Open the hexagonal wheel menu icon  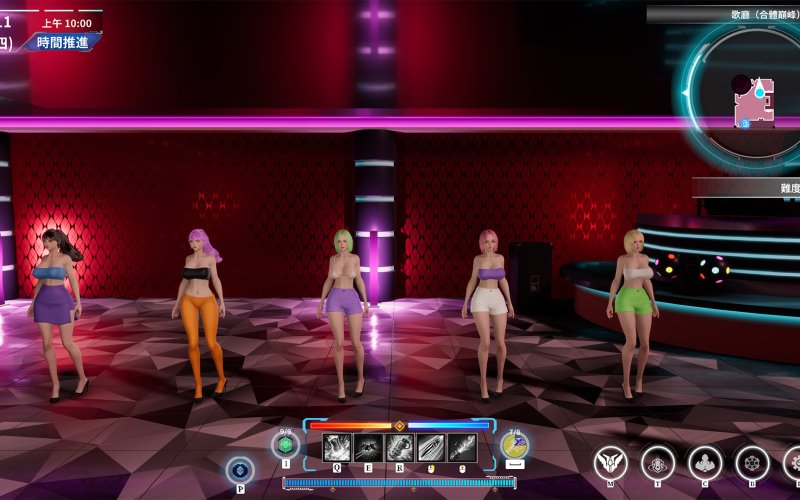(x=751, y=462)
